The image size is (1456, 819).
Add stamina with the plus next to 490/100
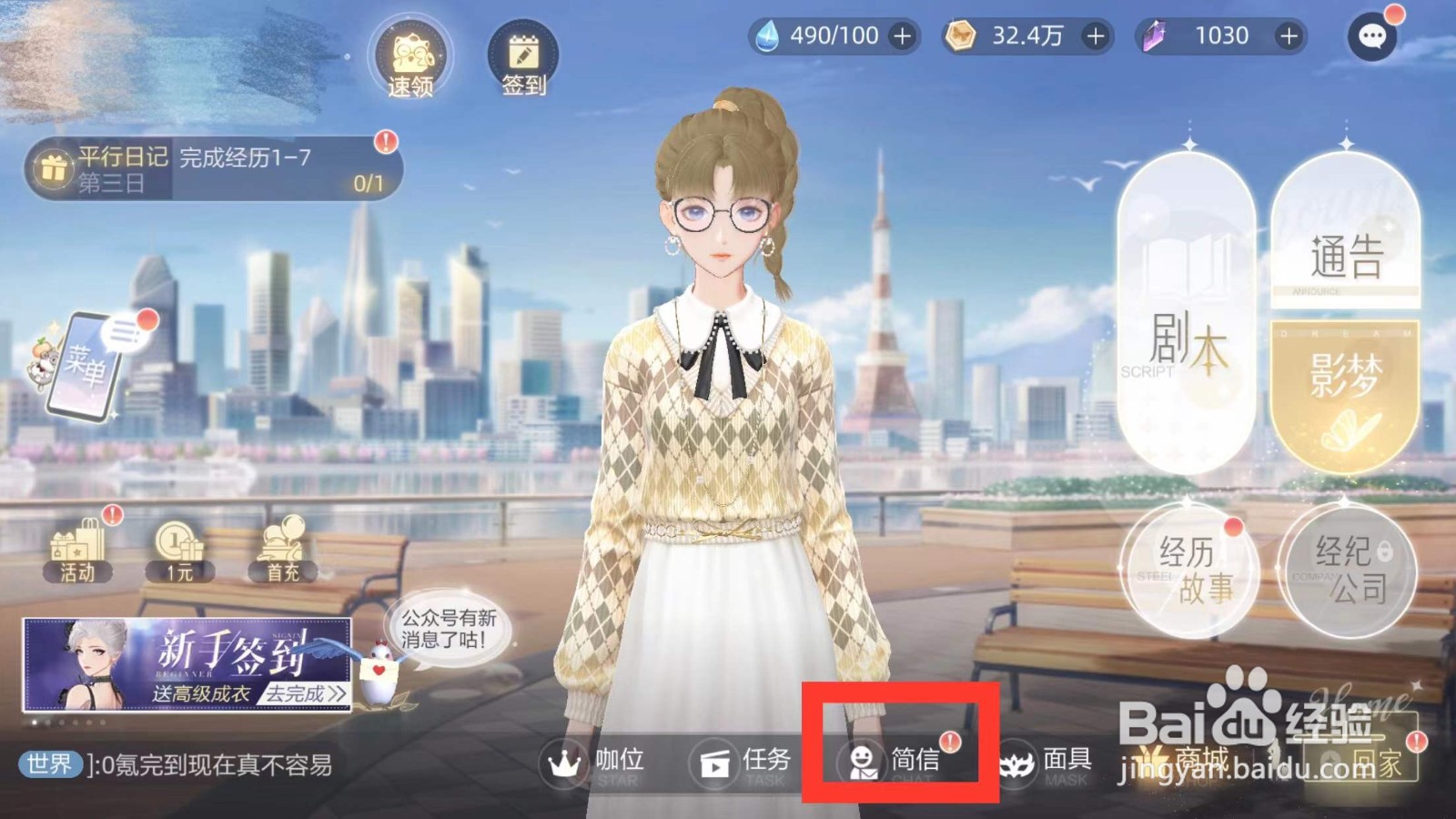coord(899,36)
